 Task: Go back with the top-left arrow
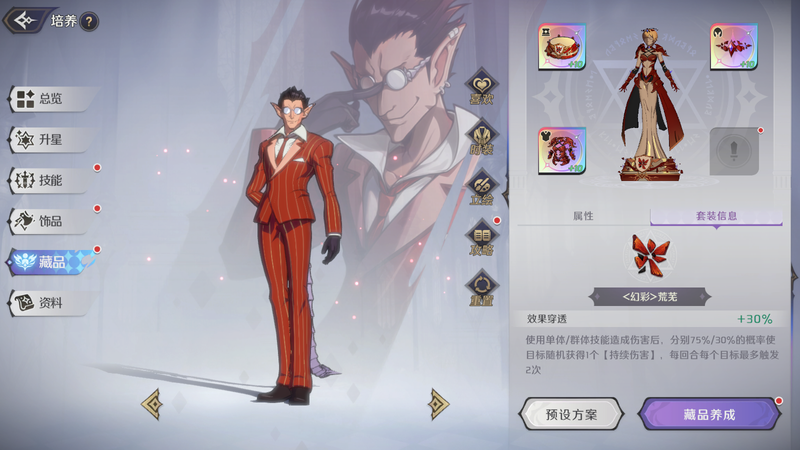pos(23,19)
